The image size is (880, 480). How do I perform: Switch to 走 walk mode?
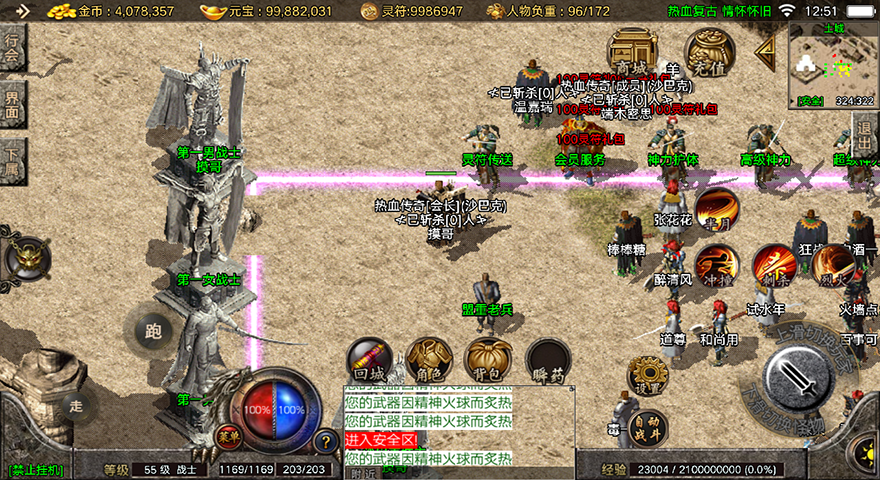(x=76, y=405)
